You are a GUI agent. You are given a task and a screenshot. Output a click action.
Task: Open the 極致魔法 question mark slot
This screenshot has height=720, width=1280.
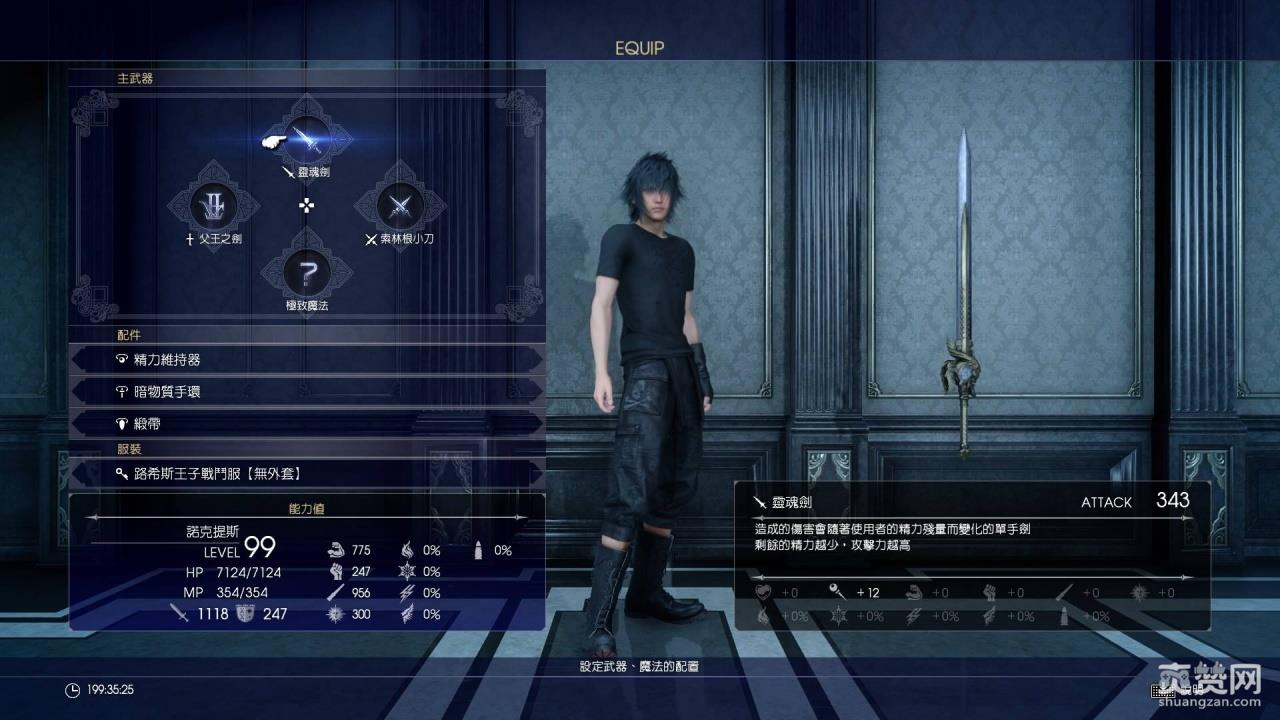tap(307, 270)
